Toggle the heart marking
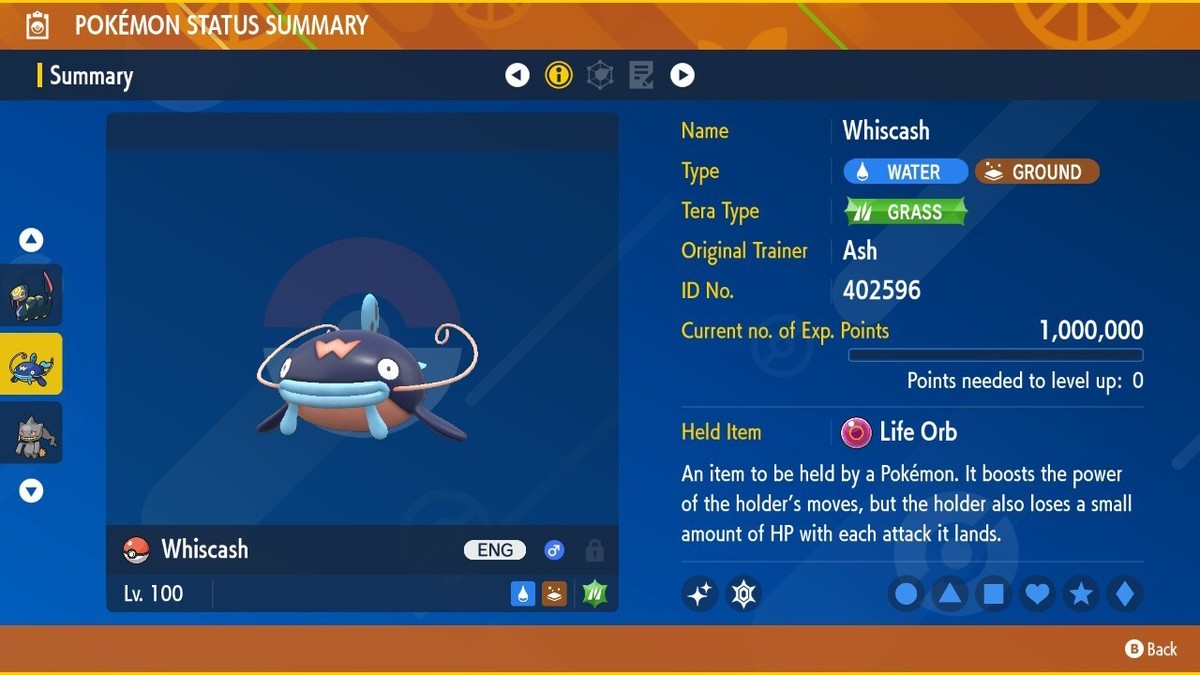 (x=1037, y=594)
